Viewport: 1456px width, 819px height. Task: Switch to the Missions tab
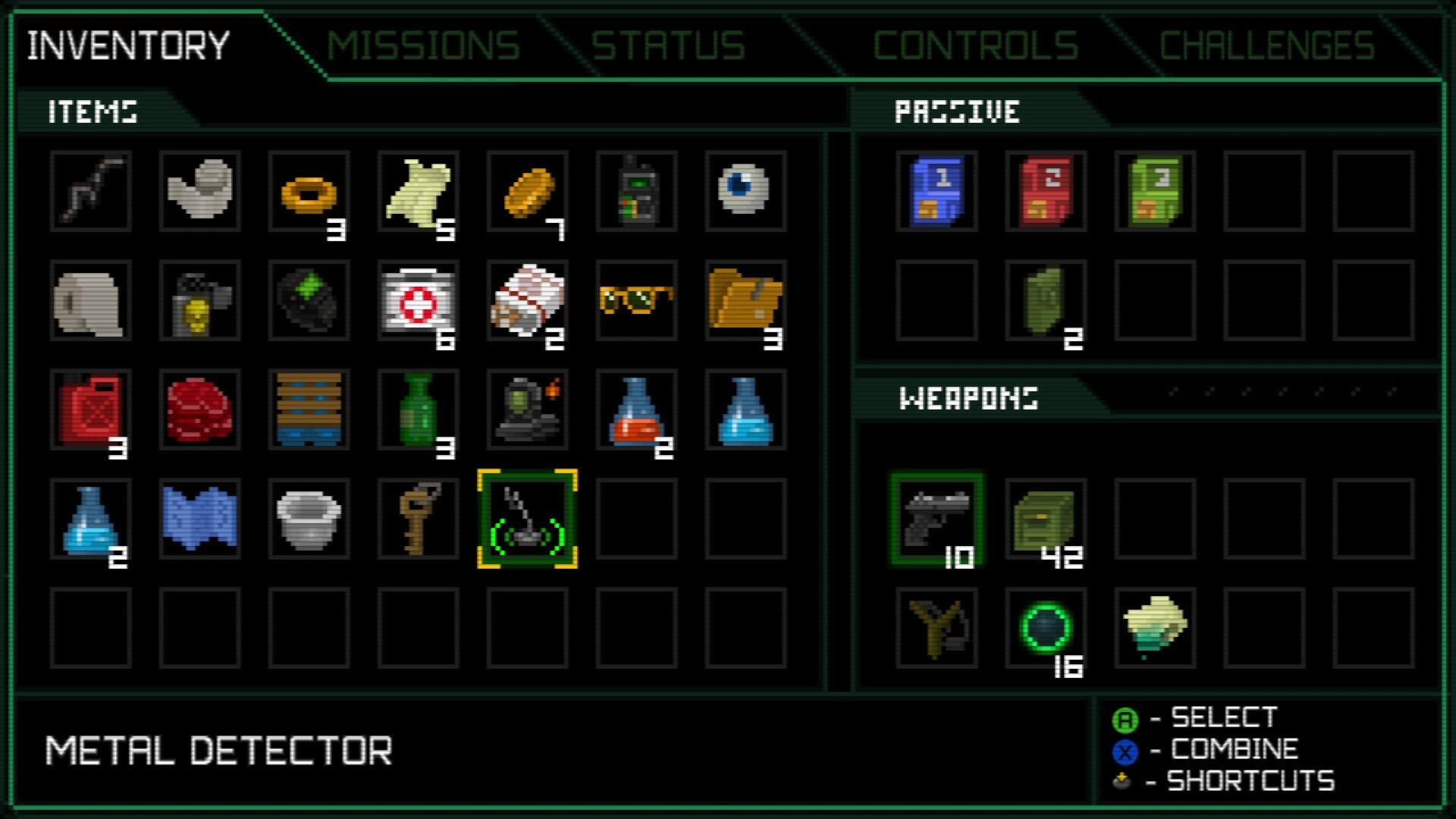tap(425, 45)
